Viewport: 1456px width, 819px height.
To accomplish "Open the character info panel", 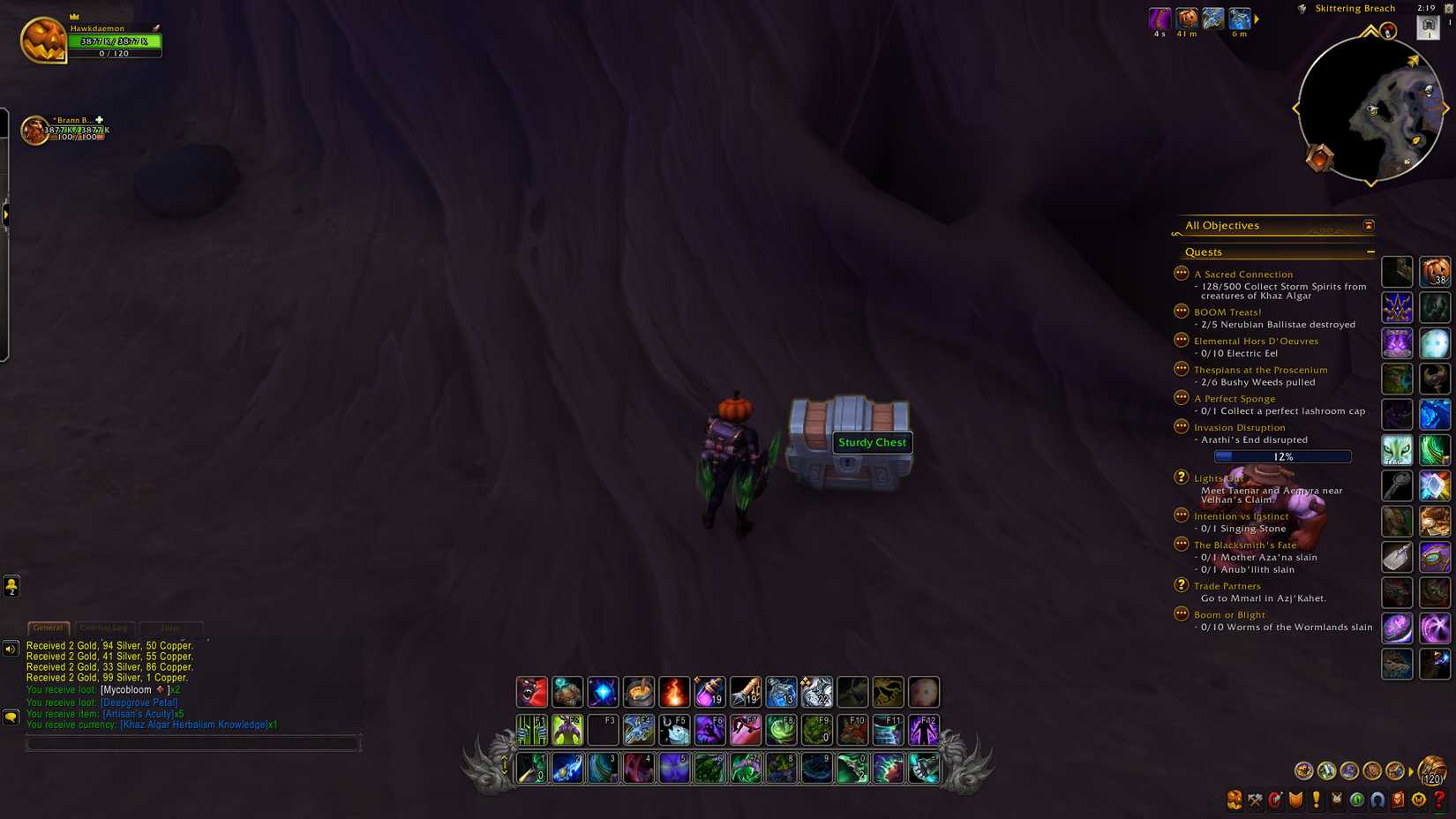I will point(1234,800).
